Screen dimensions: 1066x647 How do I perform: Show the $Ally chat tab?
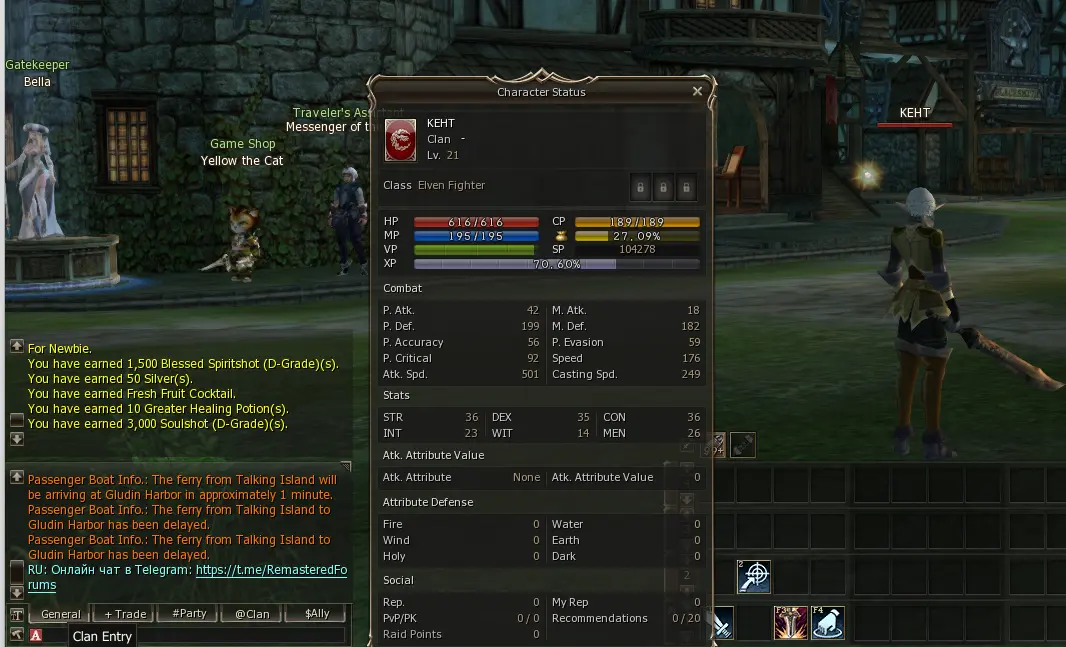[317, 614]
